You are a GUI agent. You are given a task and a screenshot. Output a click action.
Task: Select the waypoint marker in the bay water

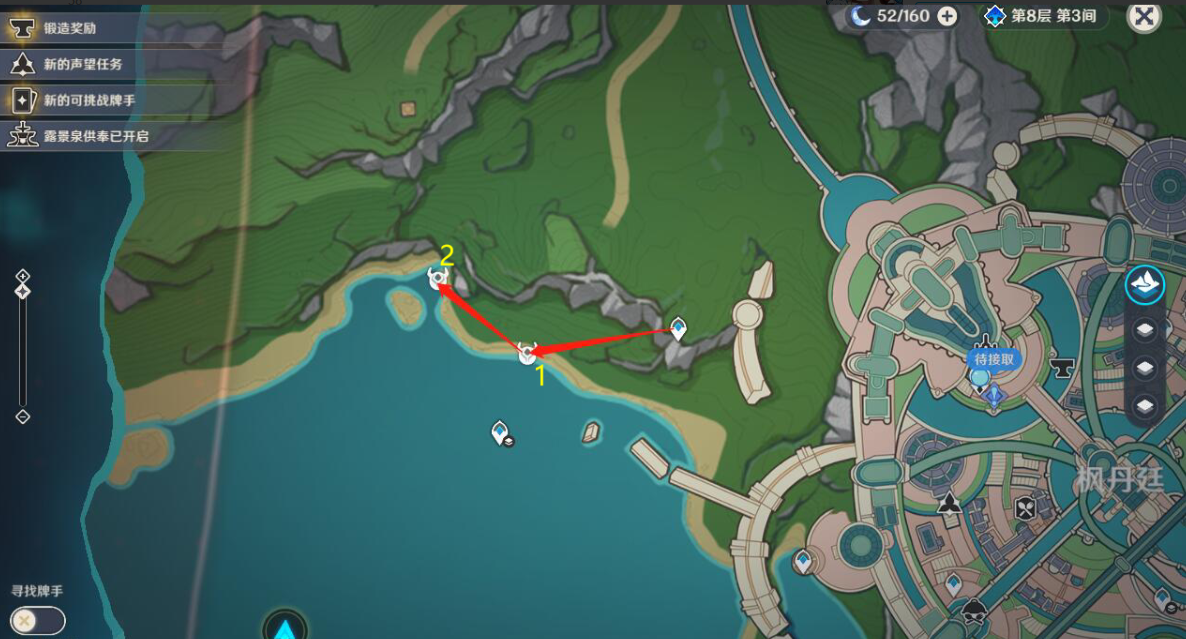(x=500, y=433)
